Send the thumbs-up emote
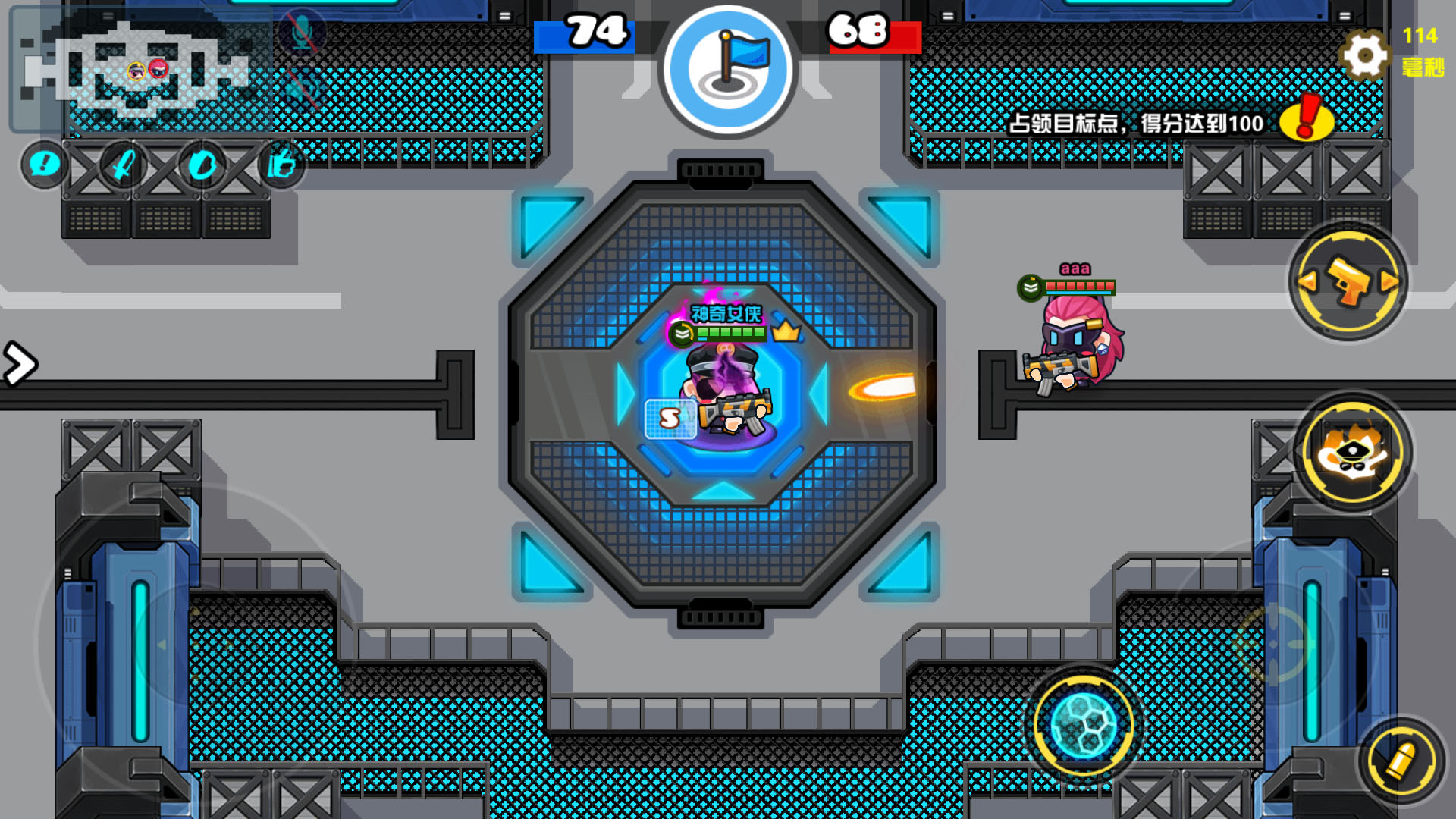This screenshot has width=1456, height=819. click(281, 164)
